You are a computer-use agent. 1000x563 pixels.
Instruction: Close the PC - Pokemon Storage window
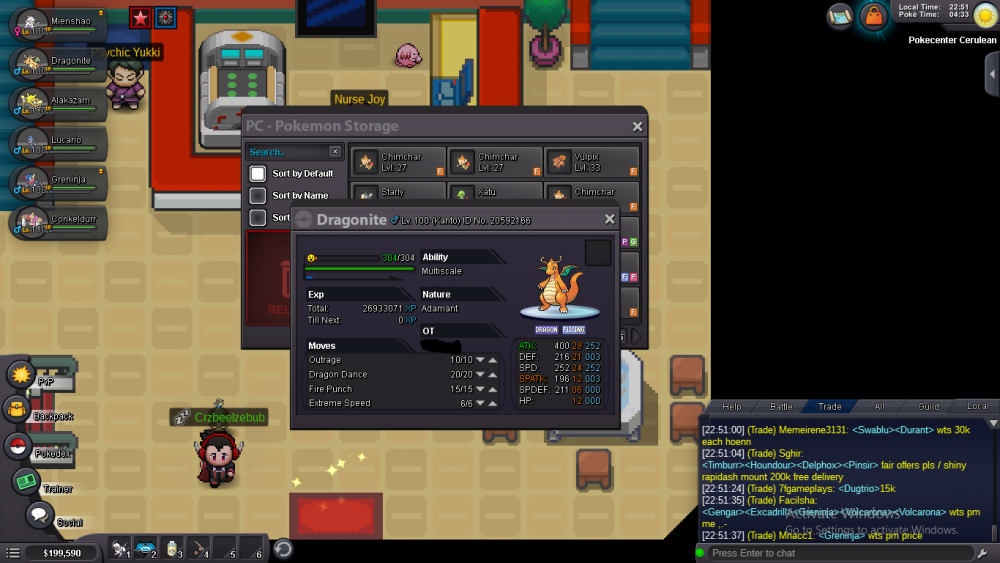tap(637, 127)
